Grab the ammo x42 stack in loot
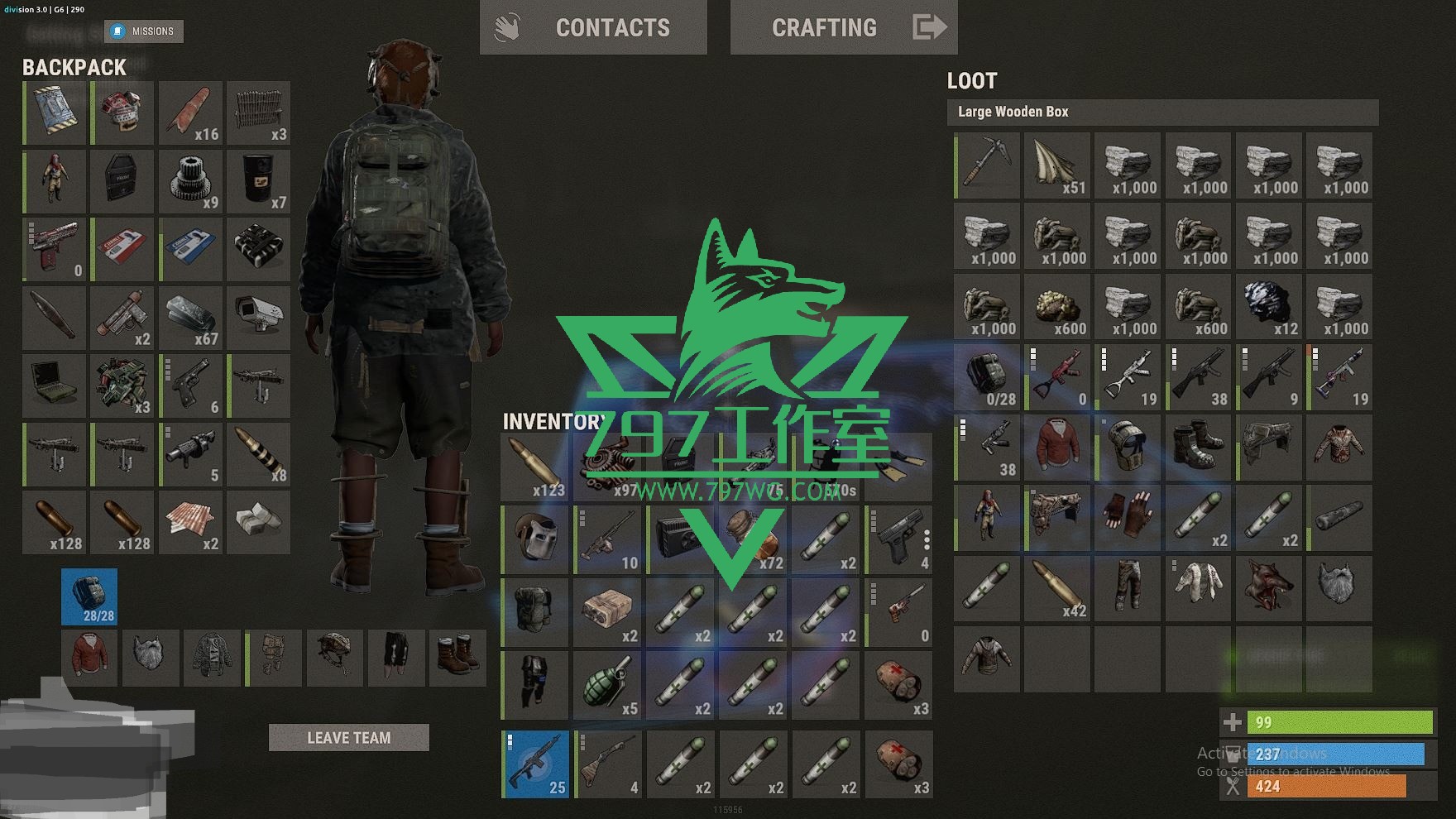 (x=1057, y=588)
